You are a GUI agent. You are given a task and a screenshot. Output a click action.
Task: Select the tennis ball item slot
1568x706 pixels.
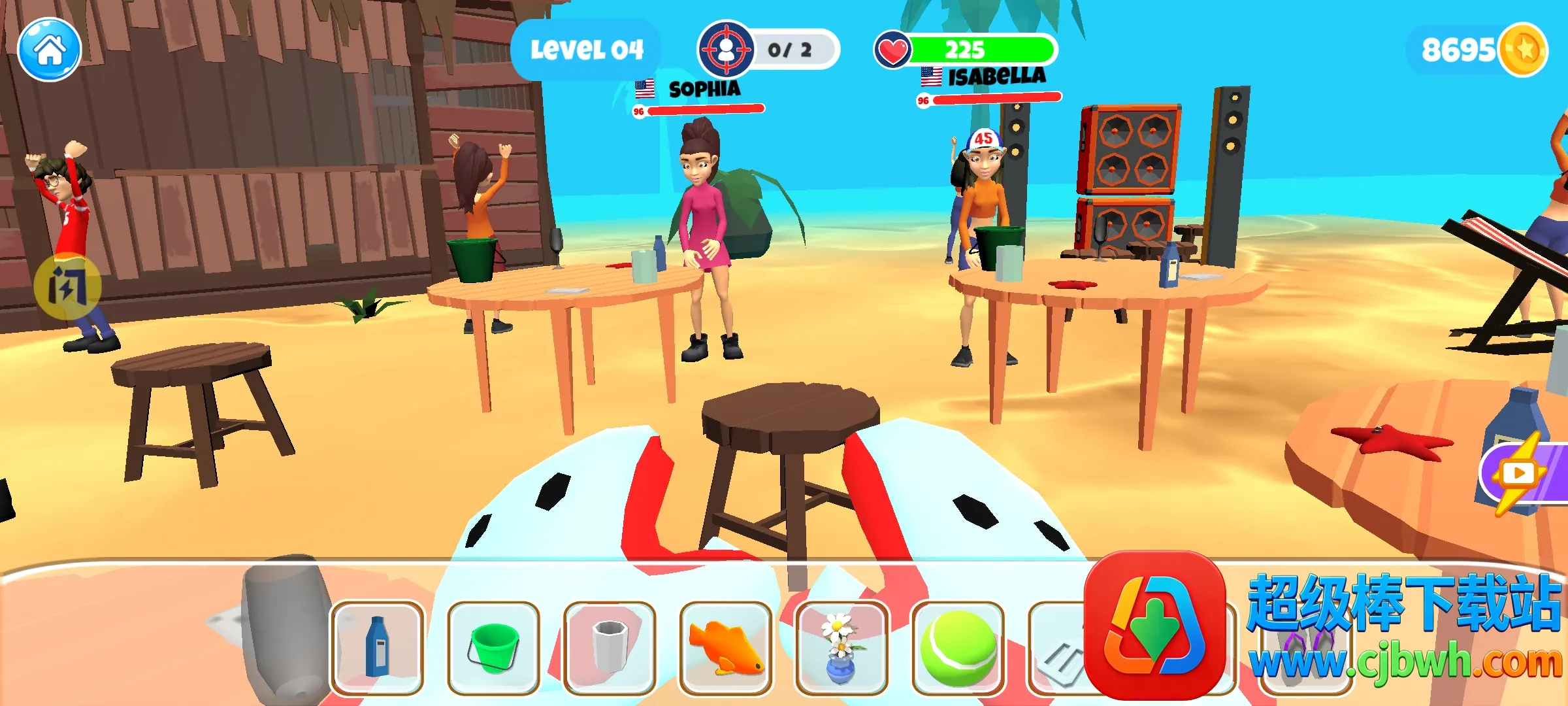point(958,648)
